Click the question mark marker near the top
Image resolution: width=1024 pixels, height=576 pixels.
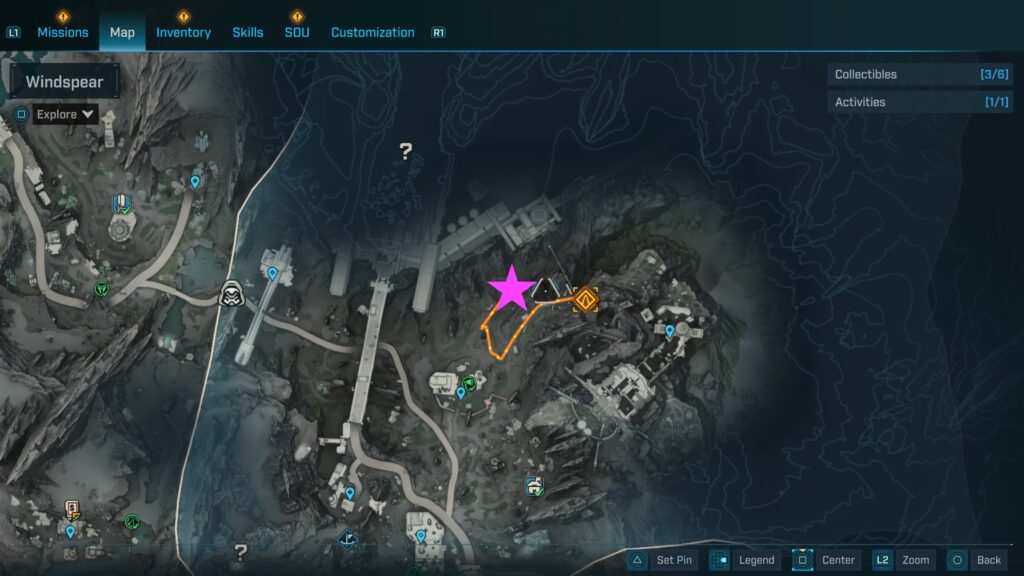[405, 152]
